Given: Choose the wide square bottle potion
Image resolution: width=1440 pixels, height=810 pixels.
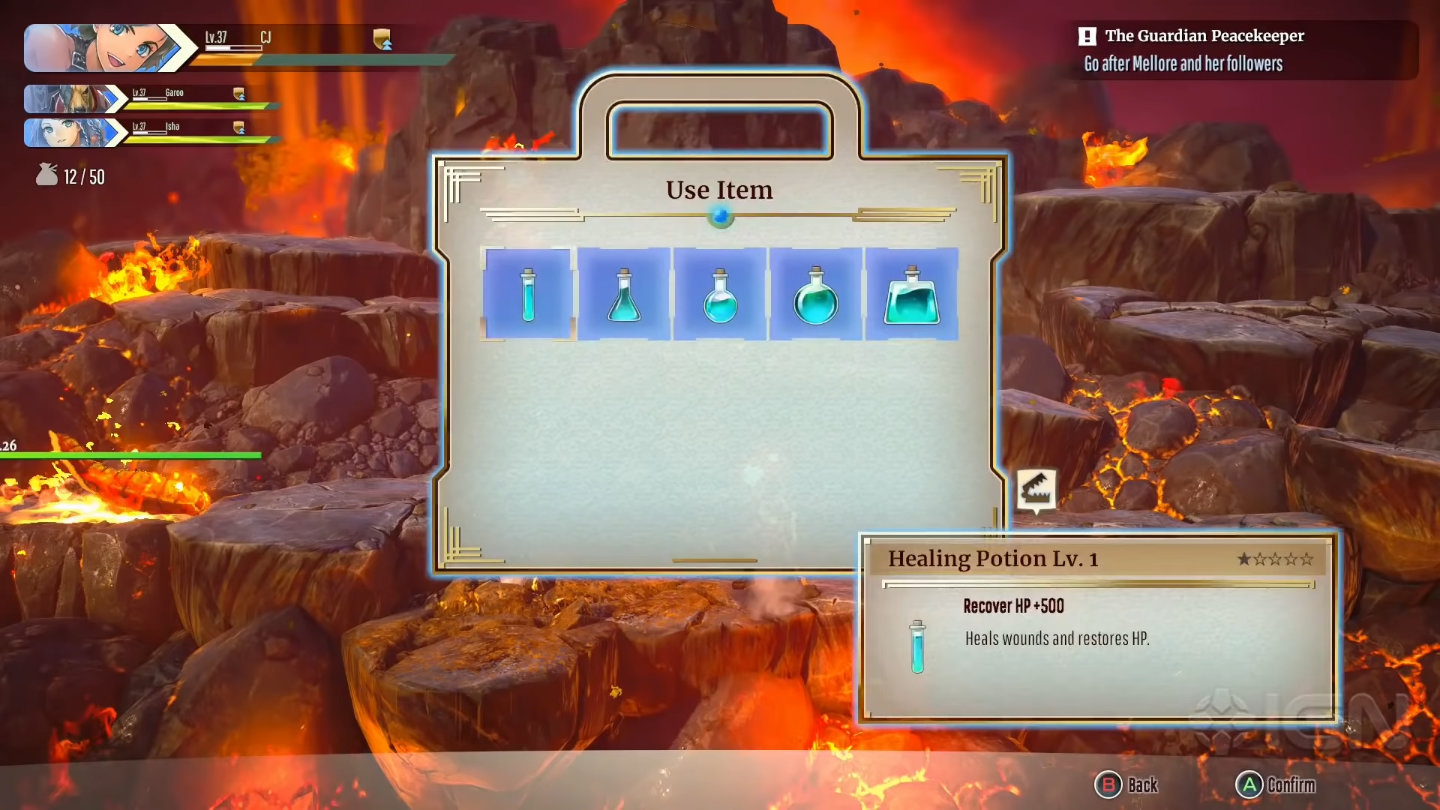Looking at the screenshot, I should pos(911,294).
